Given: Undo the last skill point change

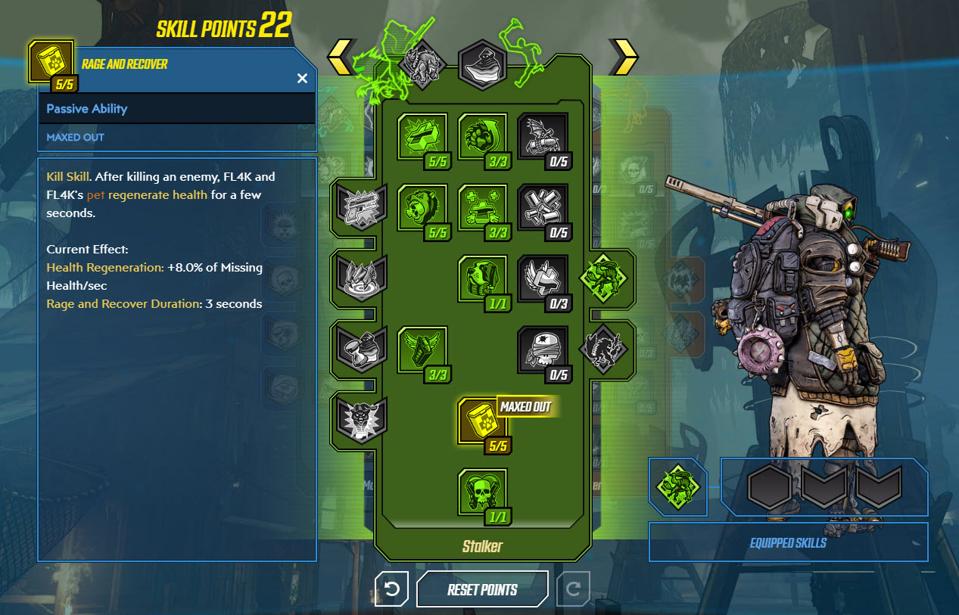Looking at the screenshot, I should pyautogui.click(x=391, y=589).
